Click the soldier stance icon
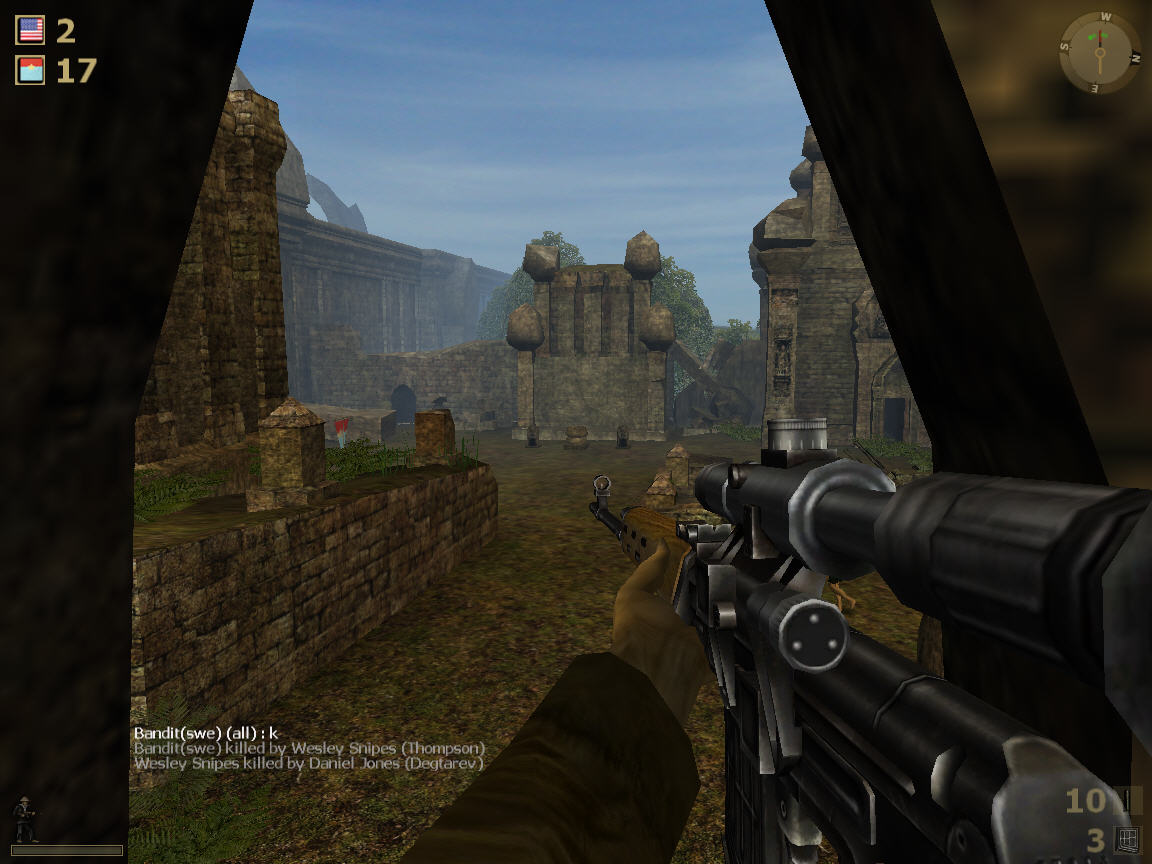This screenshot has width=1152, height=864. [24, 821]
